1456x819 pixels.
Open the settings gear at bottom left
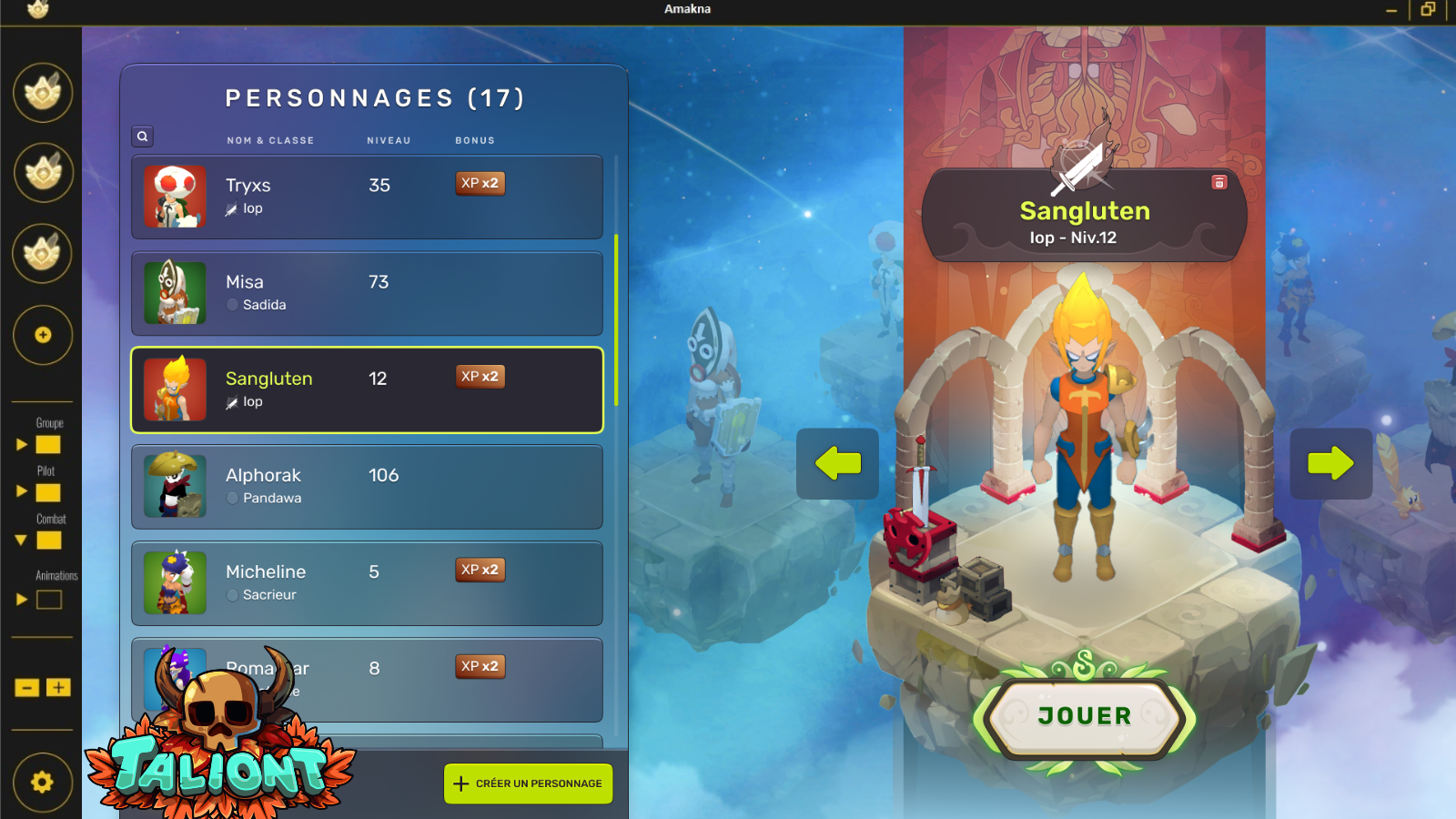40,780
